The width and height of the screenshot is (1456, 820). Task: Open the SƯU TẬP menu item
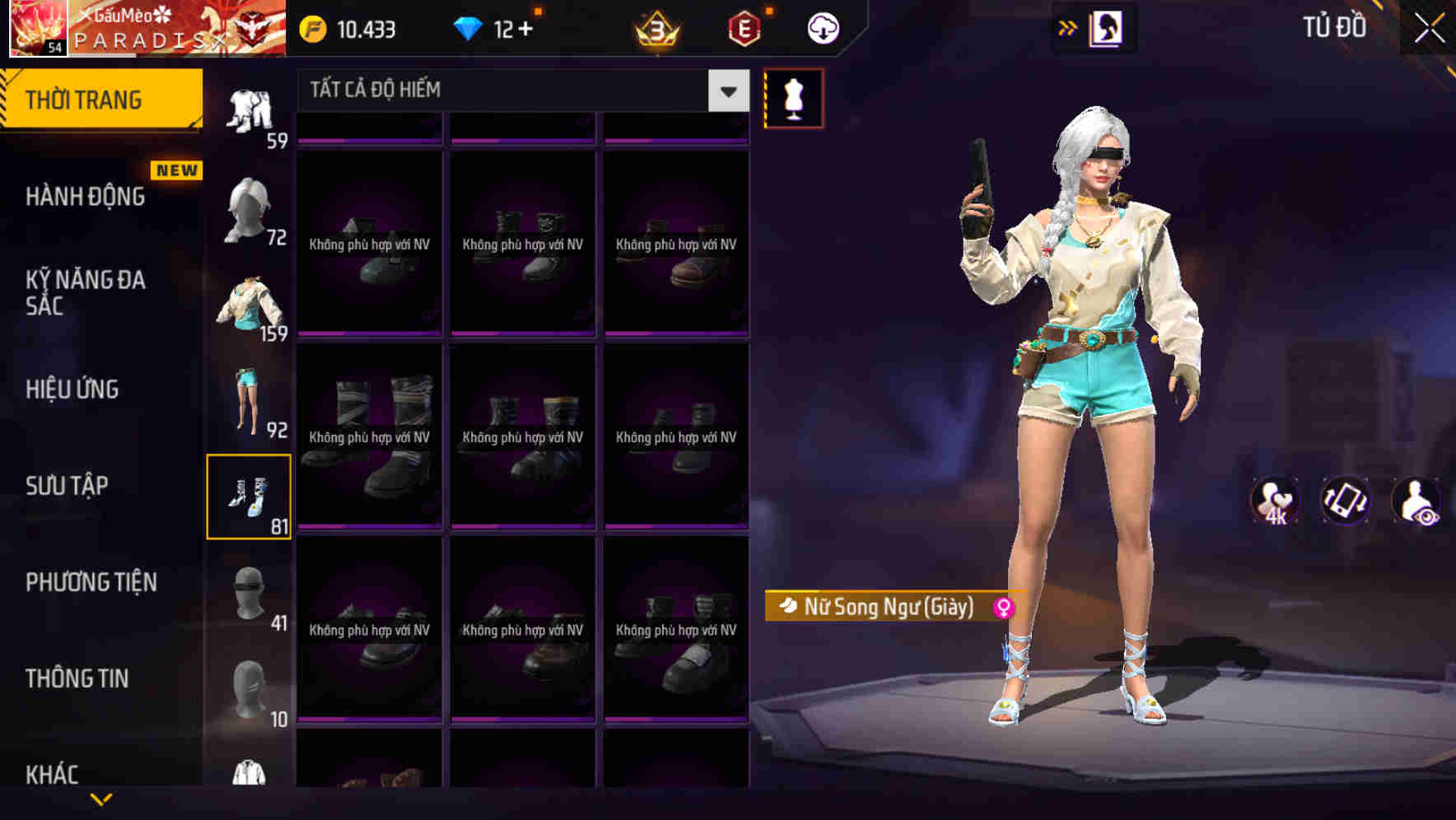point(68,486)
